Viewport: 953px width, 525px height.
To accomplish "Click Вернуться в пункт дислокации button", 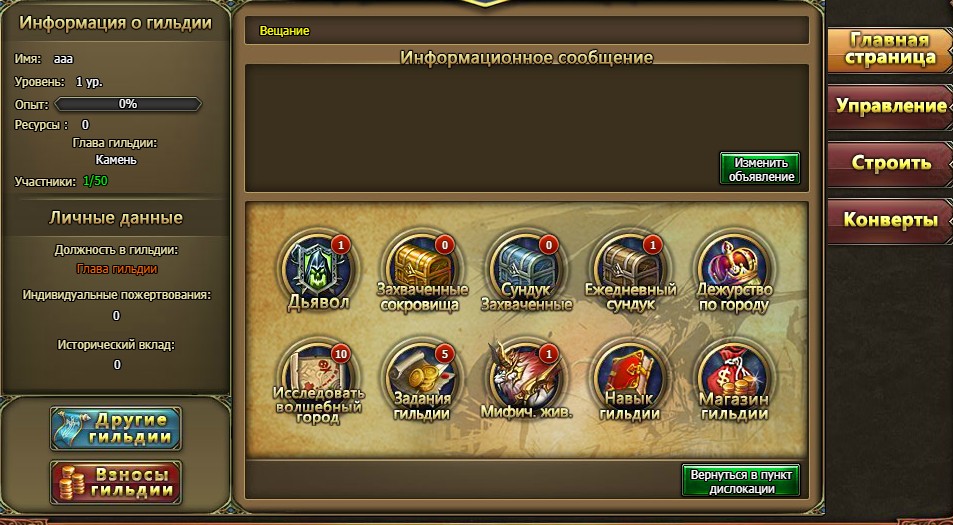I will point(740,480).
